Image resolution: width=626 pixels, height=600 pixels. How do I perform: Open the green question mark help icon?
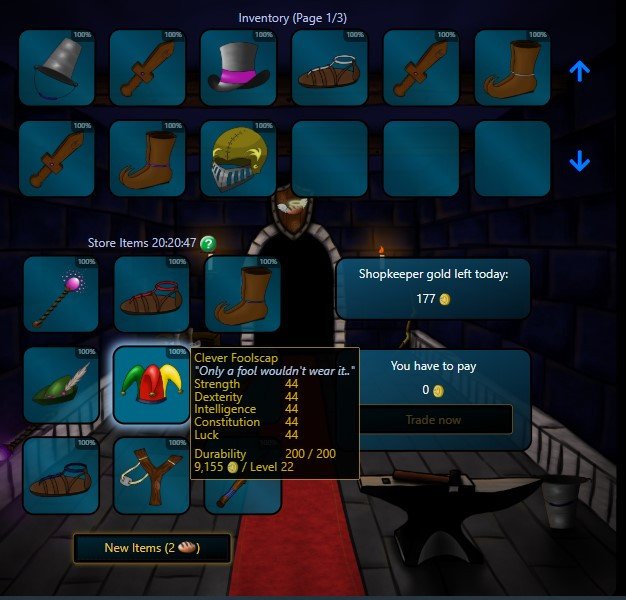208,243
